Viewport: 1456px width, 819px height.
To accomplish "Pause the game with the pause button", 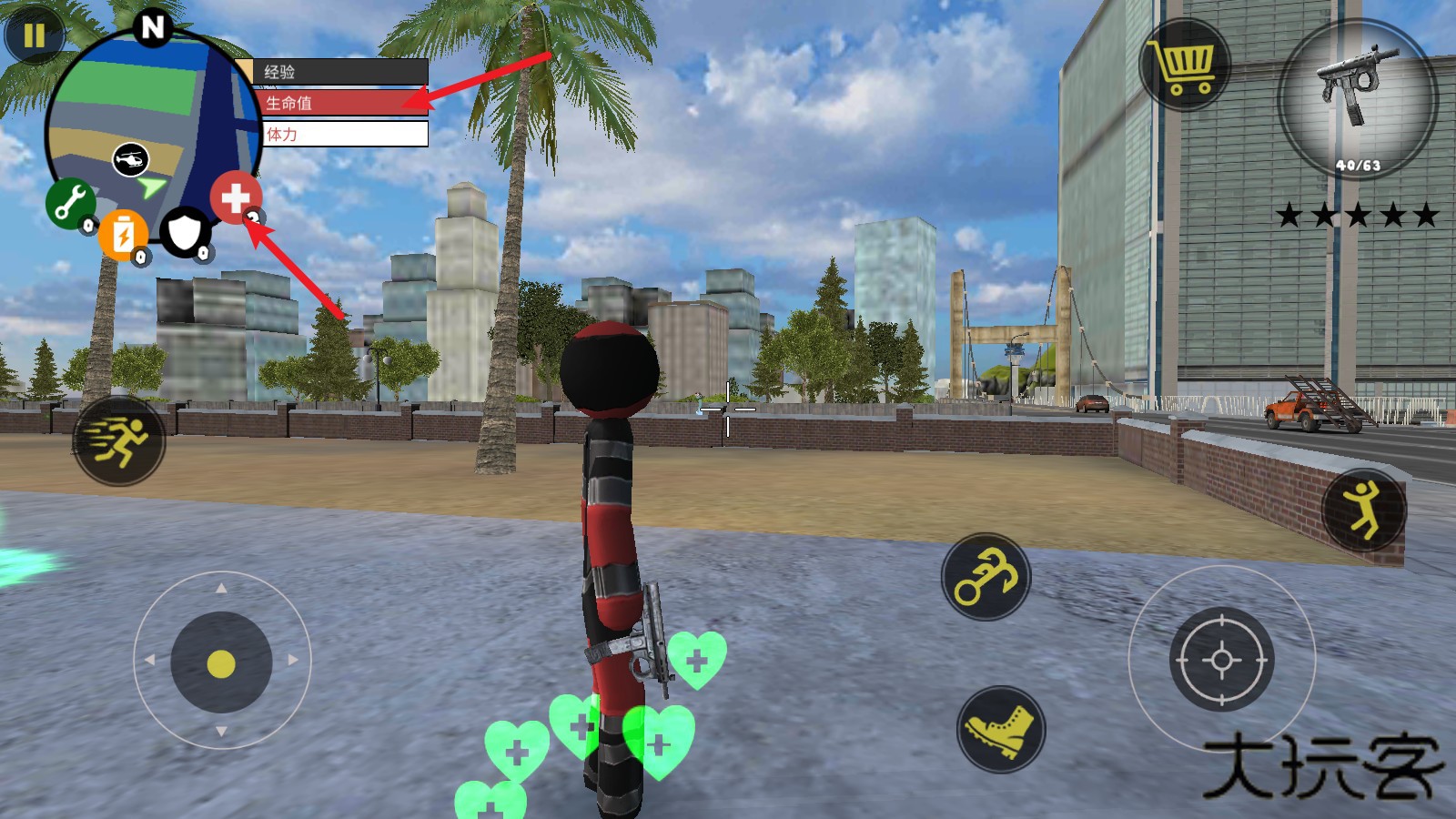I will click(34, 35).
